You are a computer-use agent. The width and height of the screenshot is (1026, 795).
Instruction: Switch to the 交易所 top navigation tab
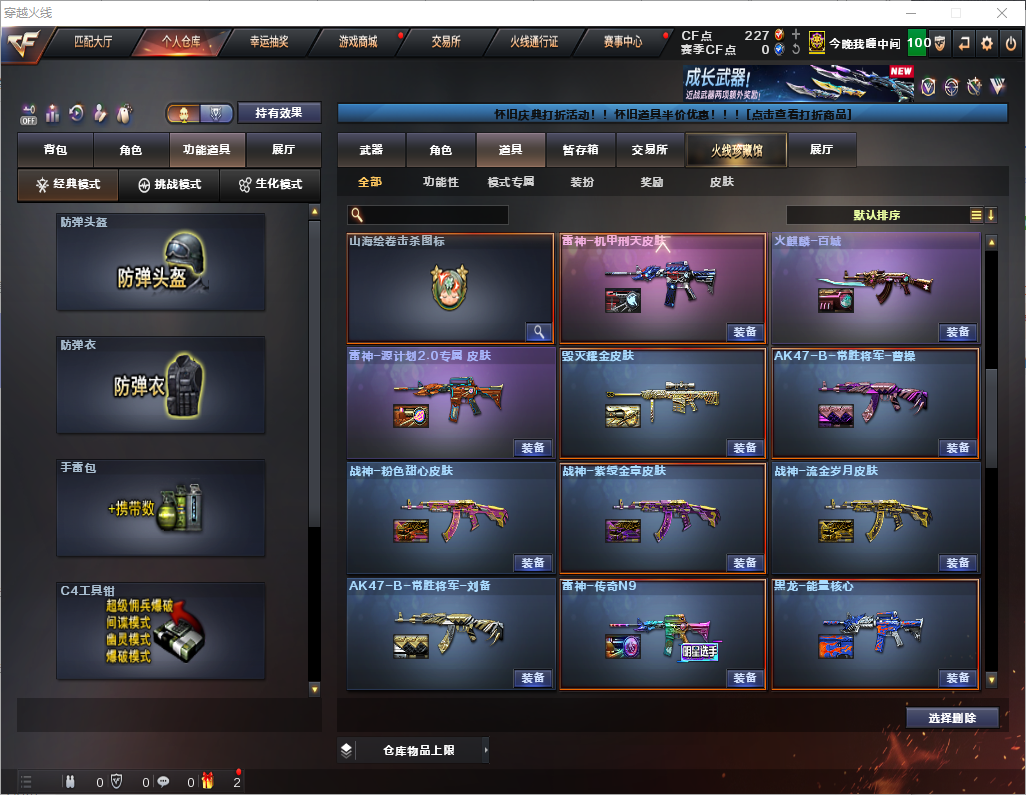tap(446, 42)
